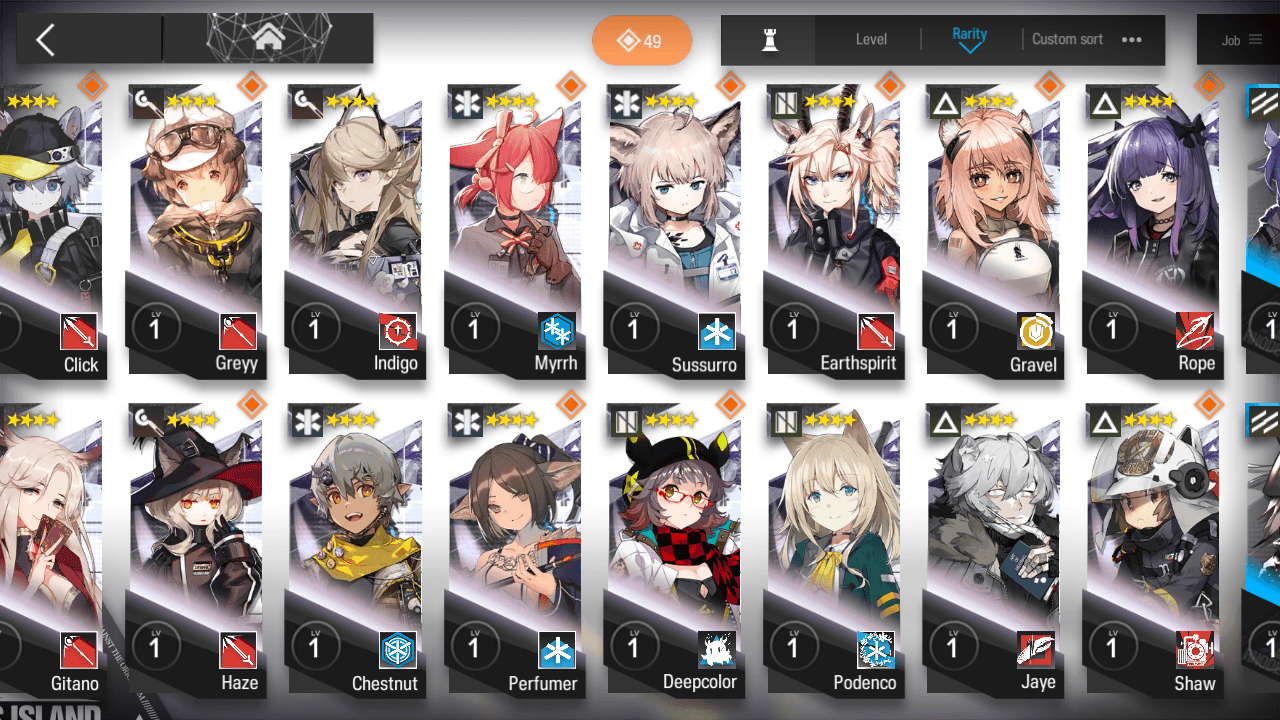Screen dimensions: 1280x720
Task: Choose the Indigo operator card
Action: coord(355,230)
